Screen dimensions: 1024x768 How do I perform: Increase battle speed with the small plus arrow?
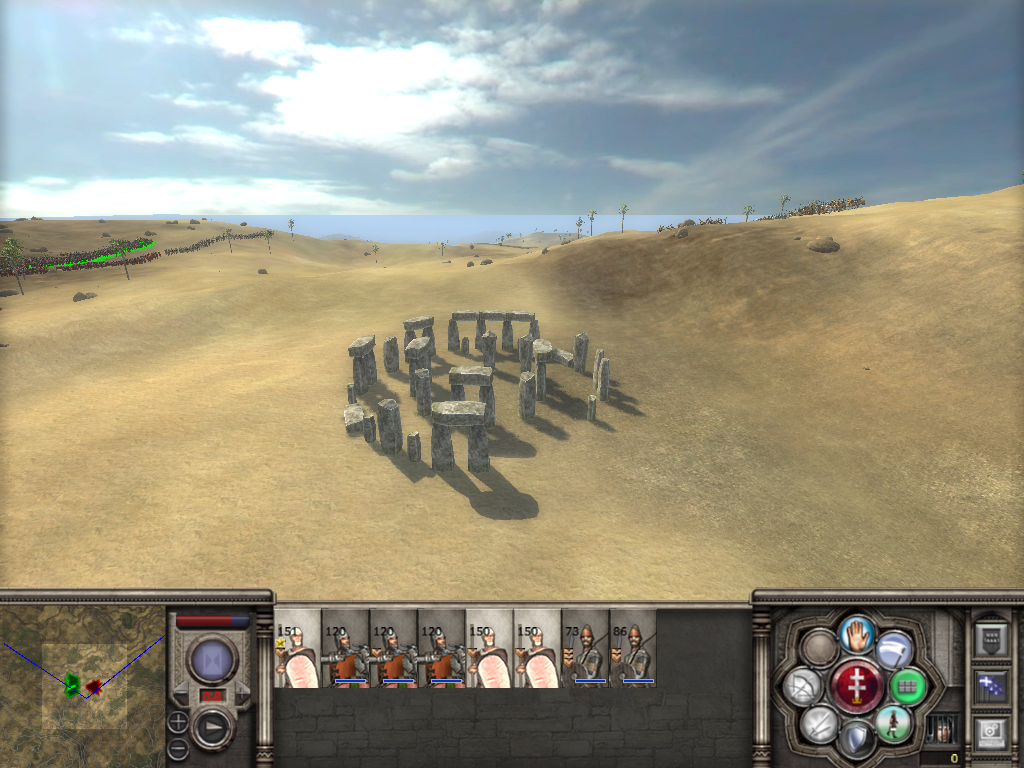click(x=242, y=694)
